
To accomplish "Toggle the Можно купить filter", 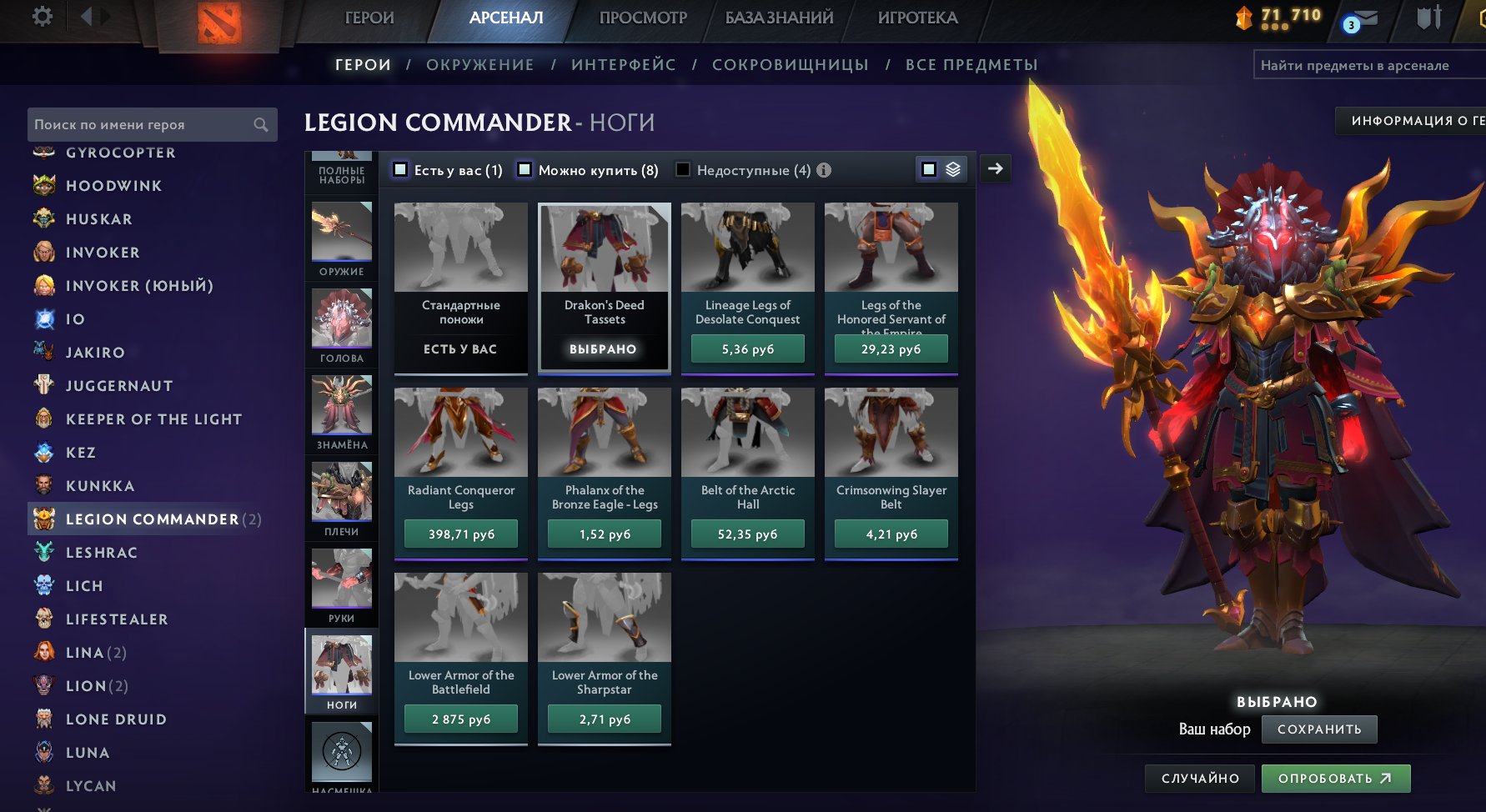I will tap(525, 170).
